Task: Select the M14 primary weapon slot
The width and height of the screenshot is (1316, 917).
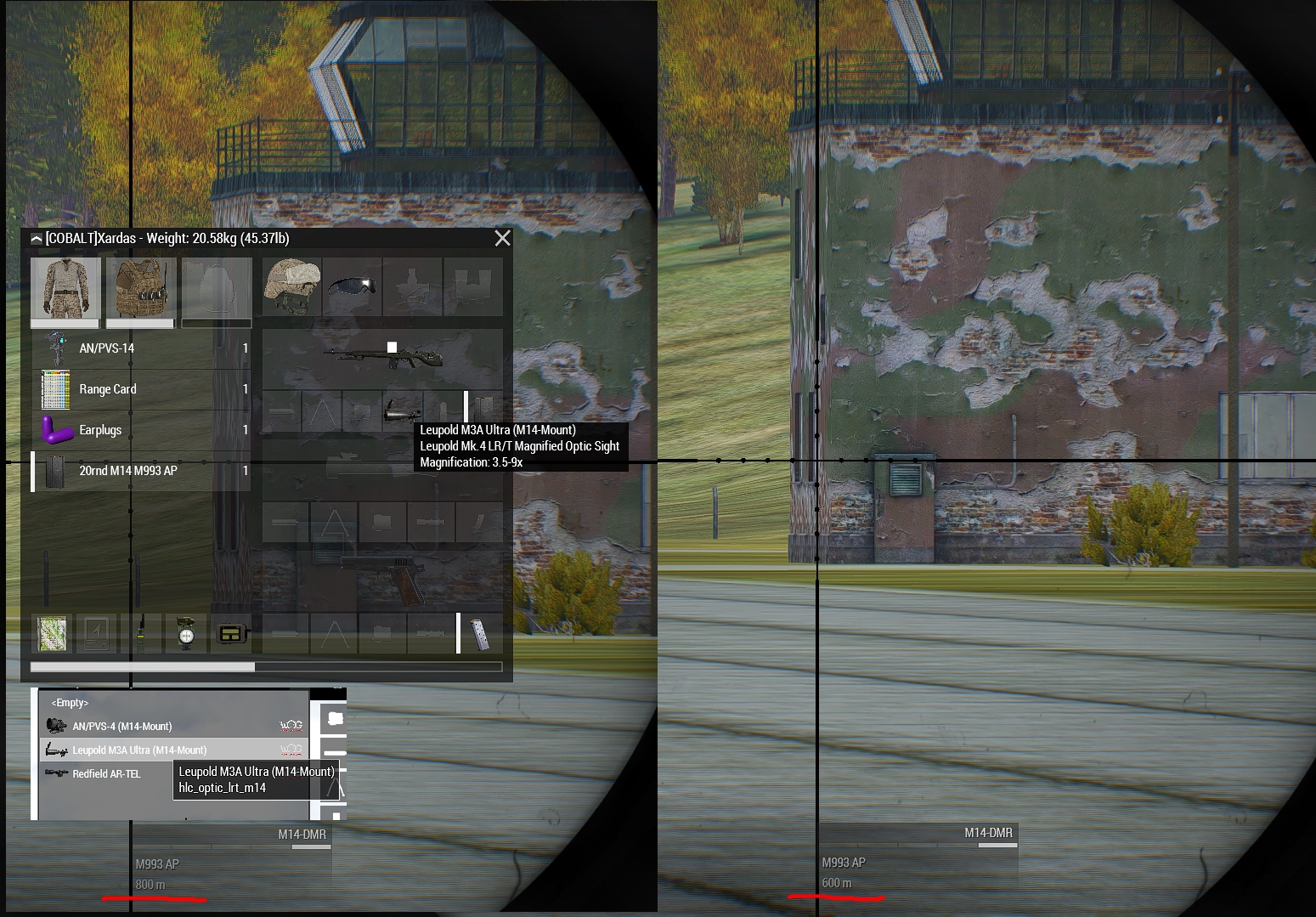Action: [x=382, y=355]
